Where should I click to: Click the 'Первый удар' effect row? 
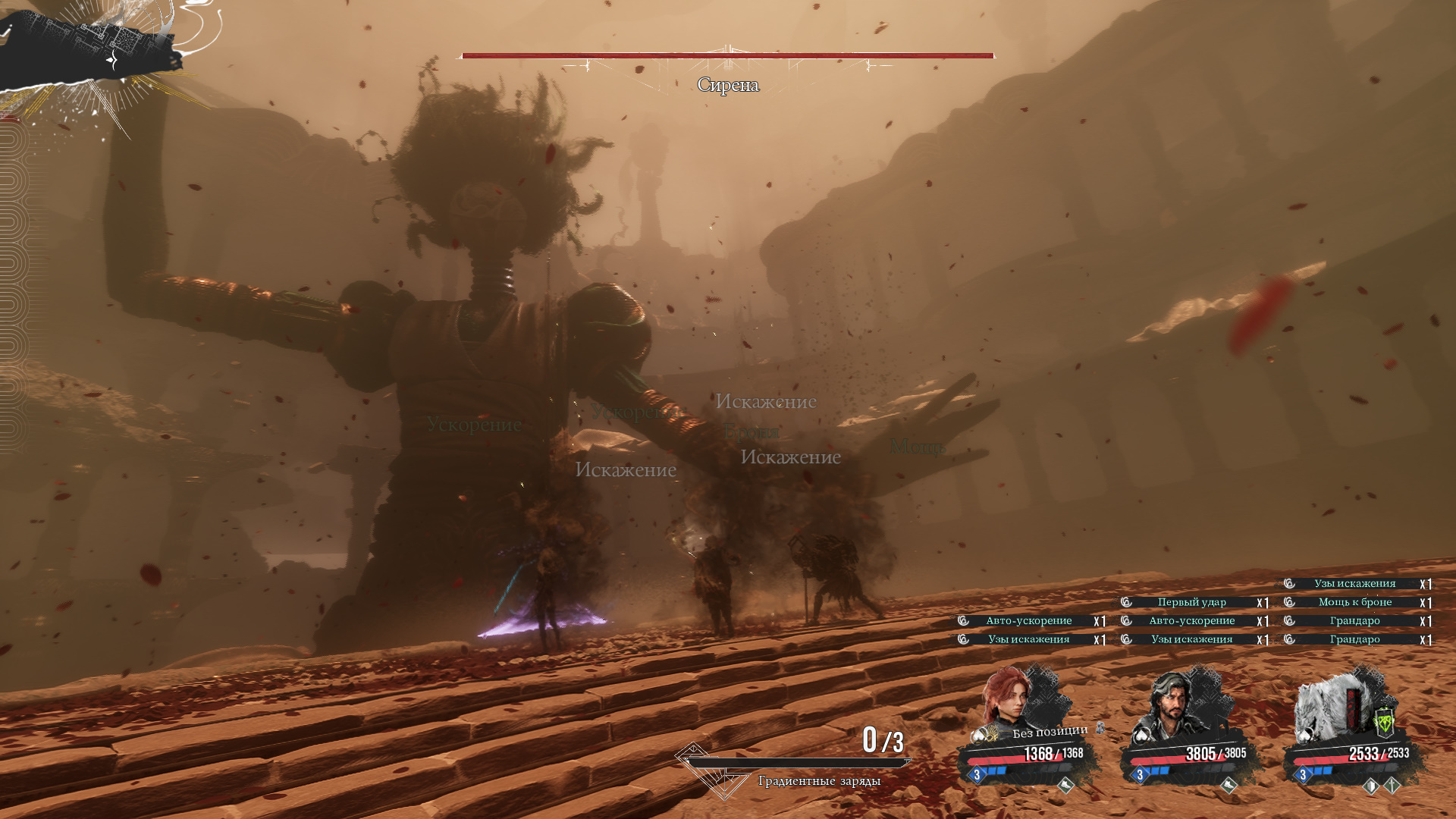[1192, 602]
